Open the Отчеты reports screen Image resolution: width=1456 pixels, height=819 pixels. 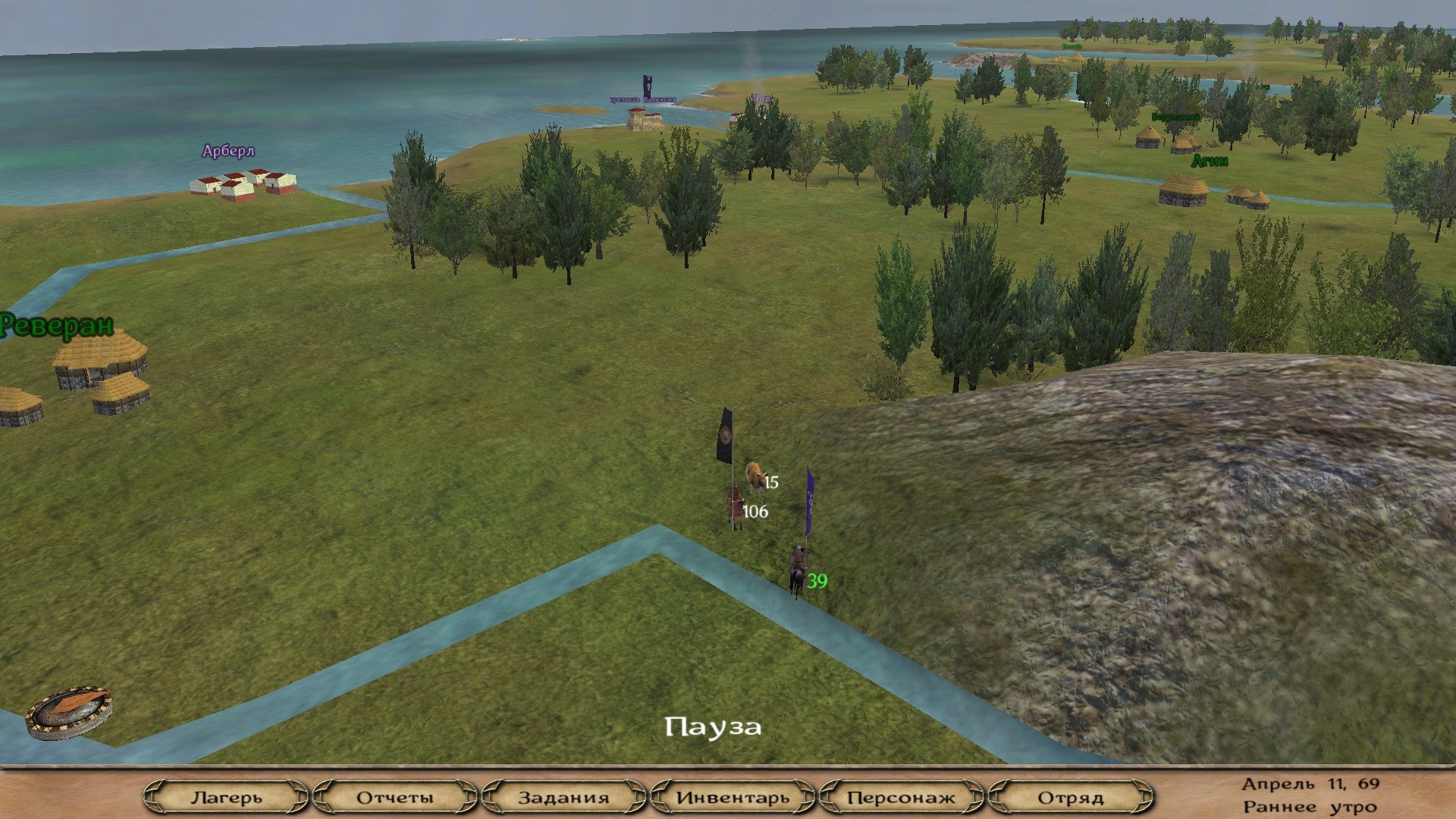click(395, 798)
